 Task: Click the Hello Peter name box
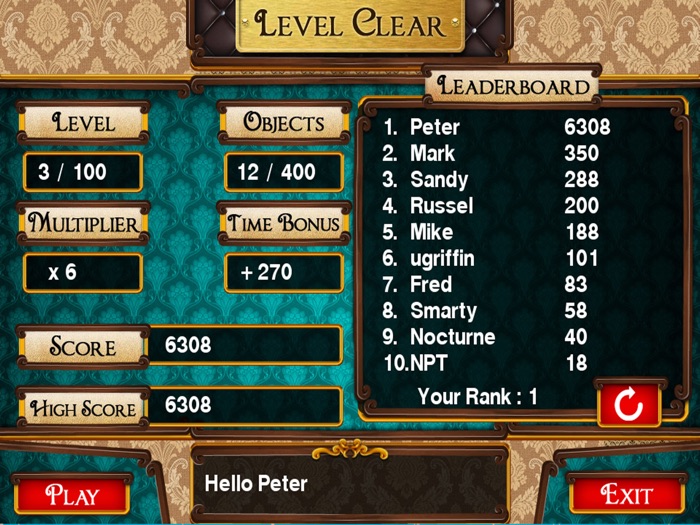tap(349, 484)
